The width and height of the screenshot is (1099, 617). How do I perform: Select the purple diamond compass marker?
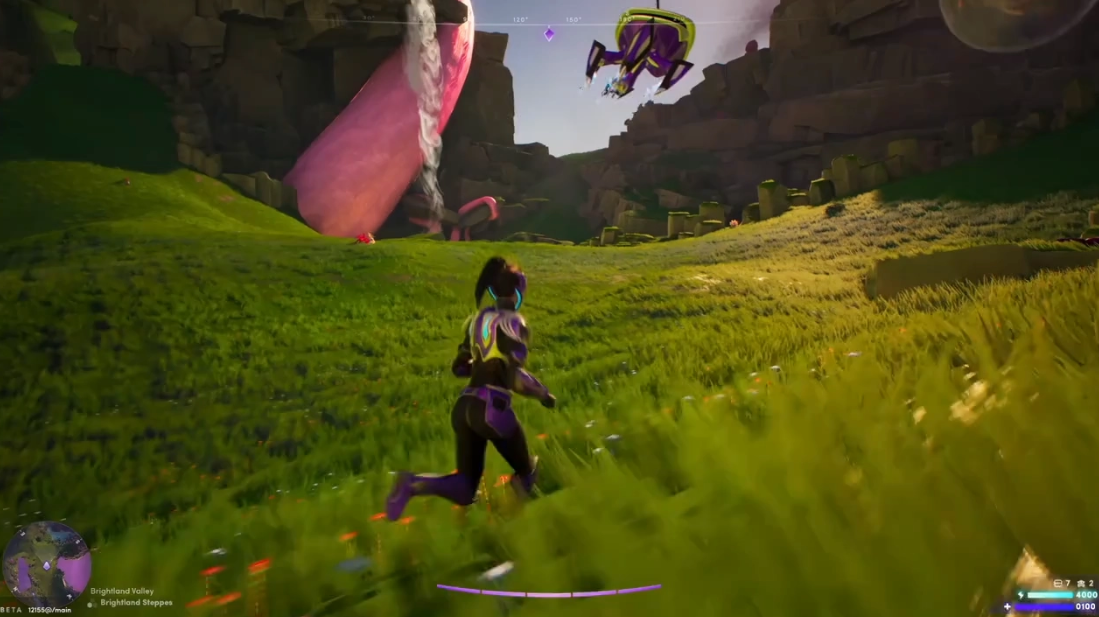click(x=548, y=34)
